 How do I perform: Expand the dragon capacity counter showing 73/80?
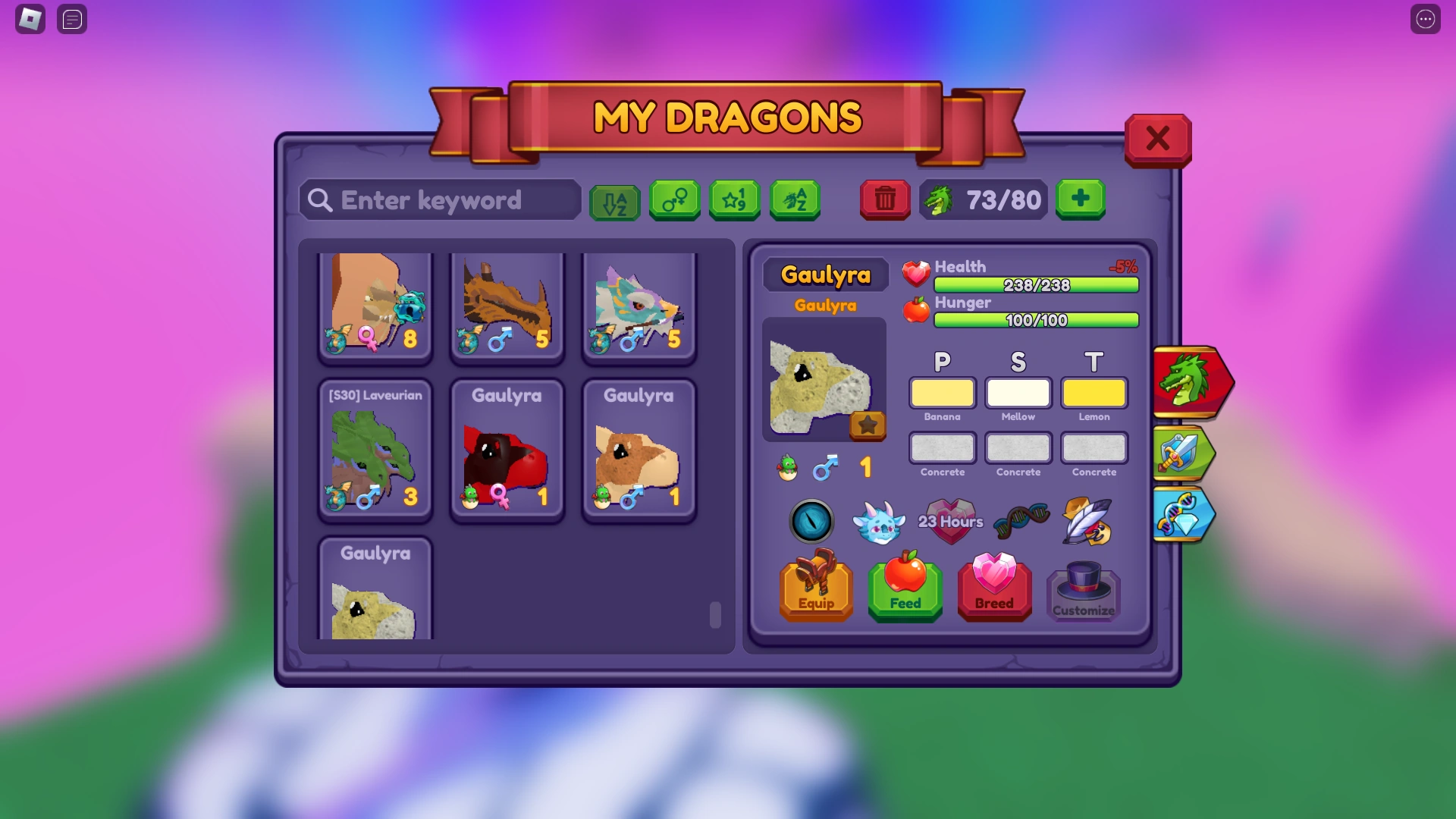[x=983, y=199]
